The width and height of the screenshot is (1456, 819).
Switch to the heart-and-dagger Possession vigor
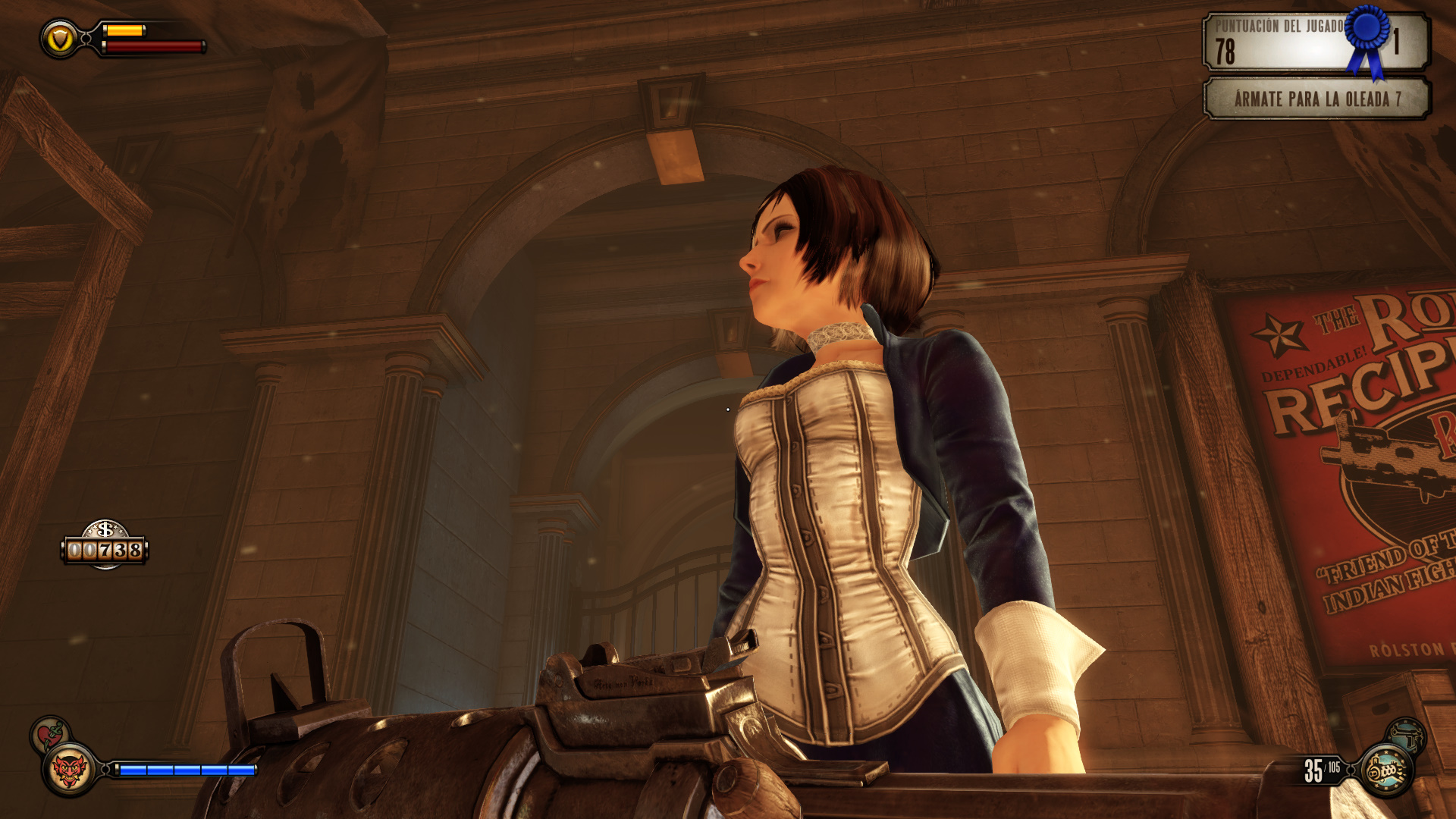tap(50, 734)
